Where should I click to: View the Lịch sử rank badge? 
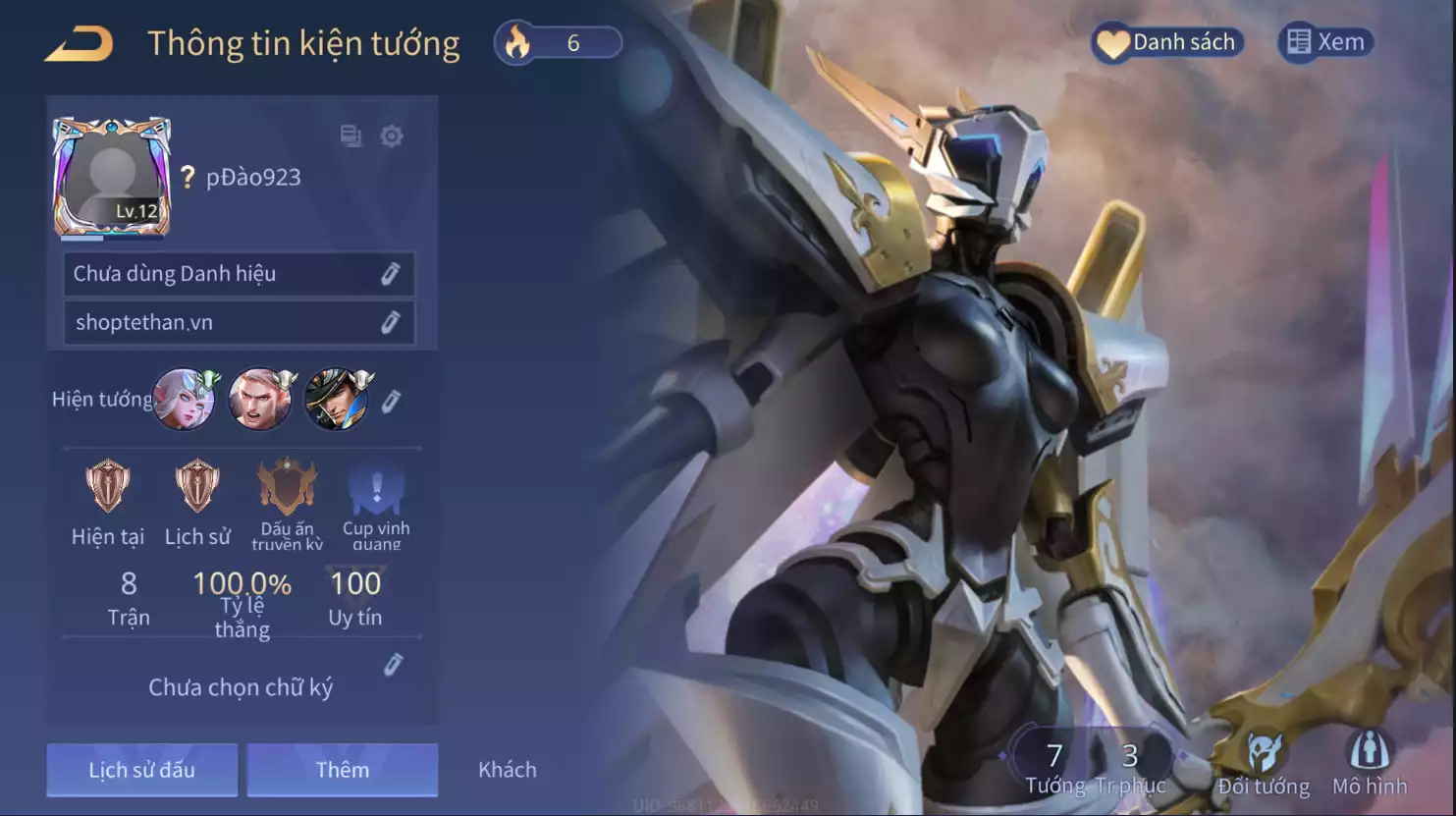point(197,487)
